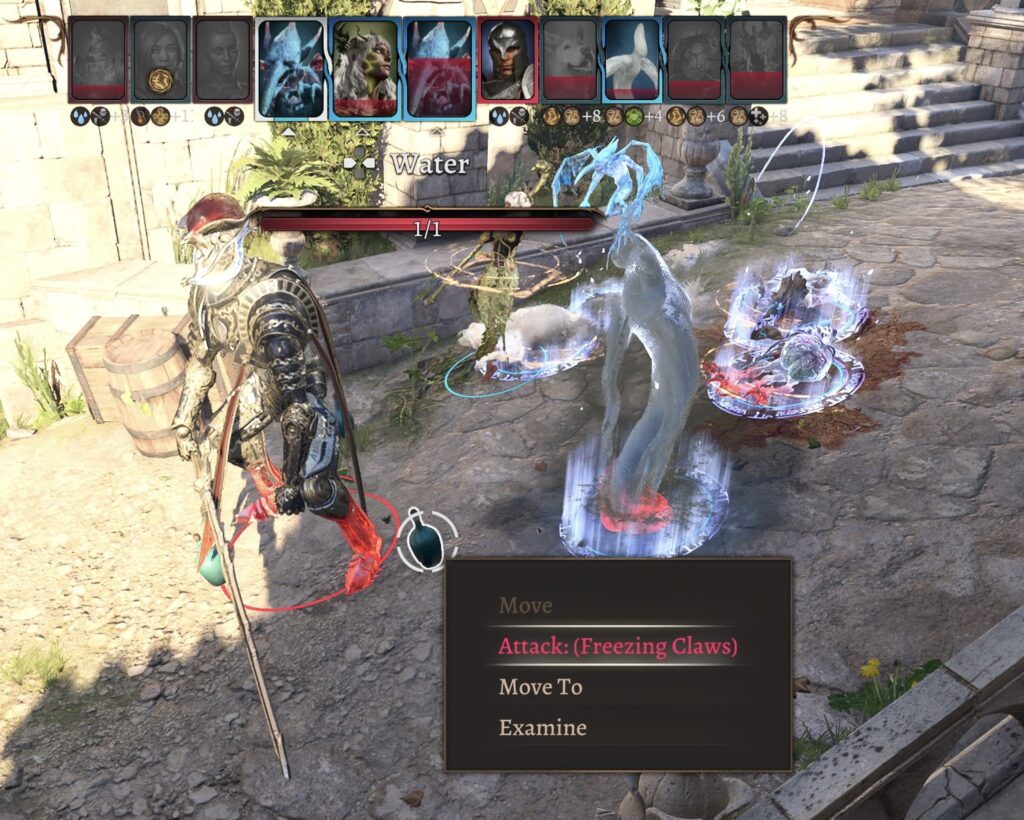
Task: Click the helmeted knight's turn order portrait
Action: [507, 60]
